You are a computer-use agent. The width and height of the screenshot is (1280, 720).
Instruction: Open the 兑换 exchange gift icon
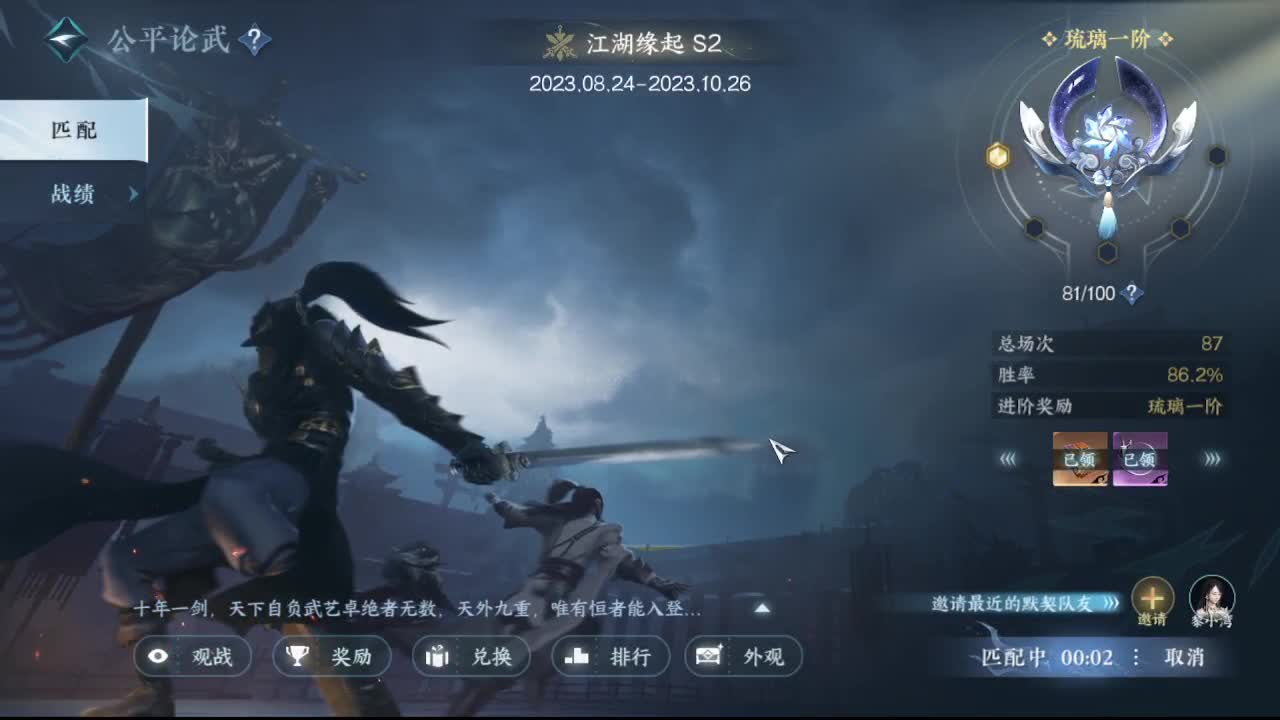(436, 656)
